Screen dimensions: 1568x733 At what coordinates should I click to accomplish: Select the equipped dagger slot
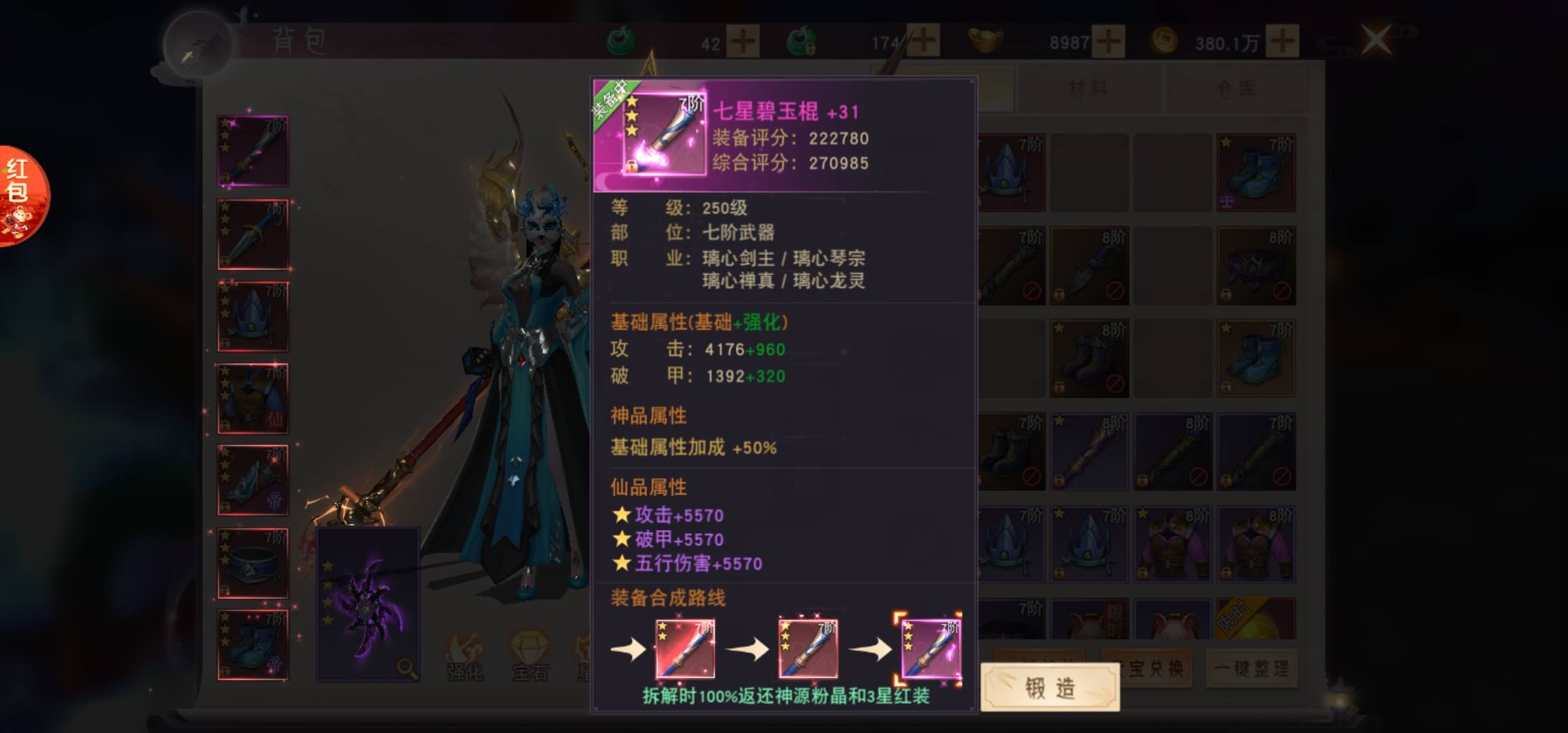point(253,234)
